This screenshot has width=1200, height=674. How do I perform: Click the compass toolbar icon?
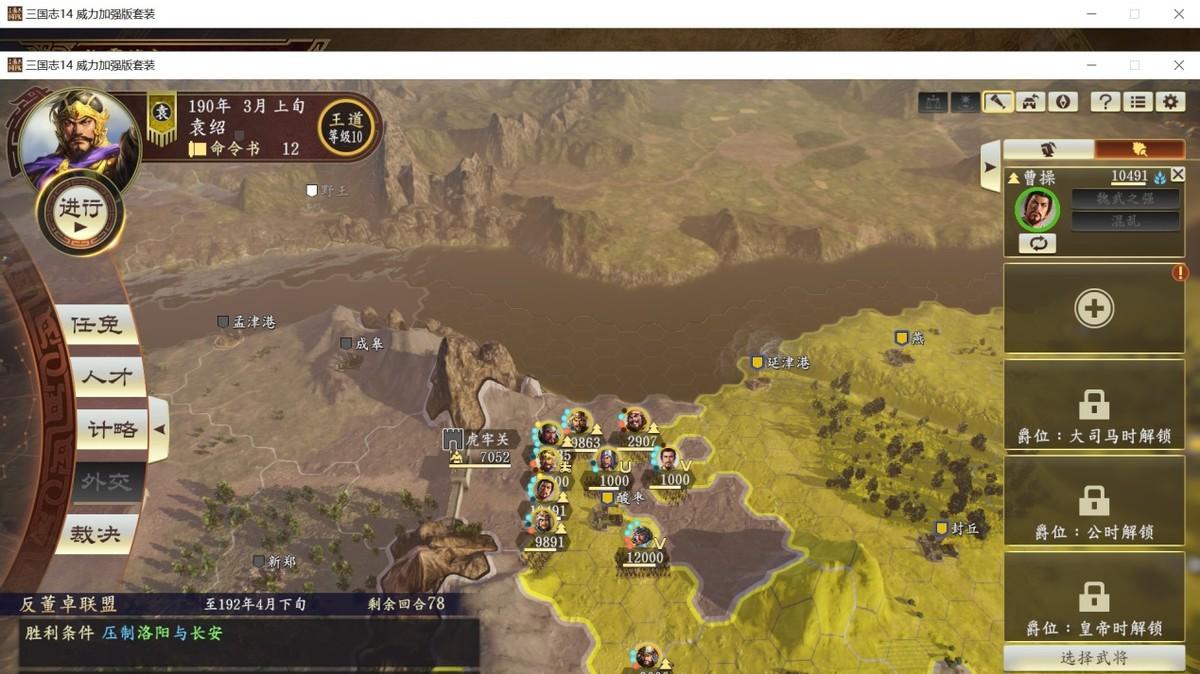1063,101
